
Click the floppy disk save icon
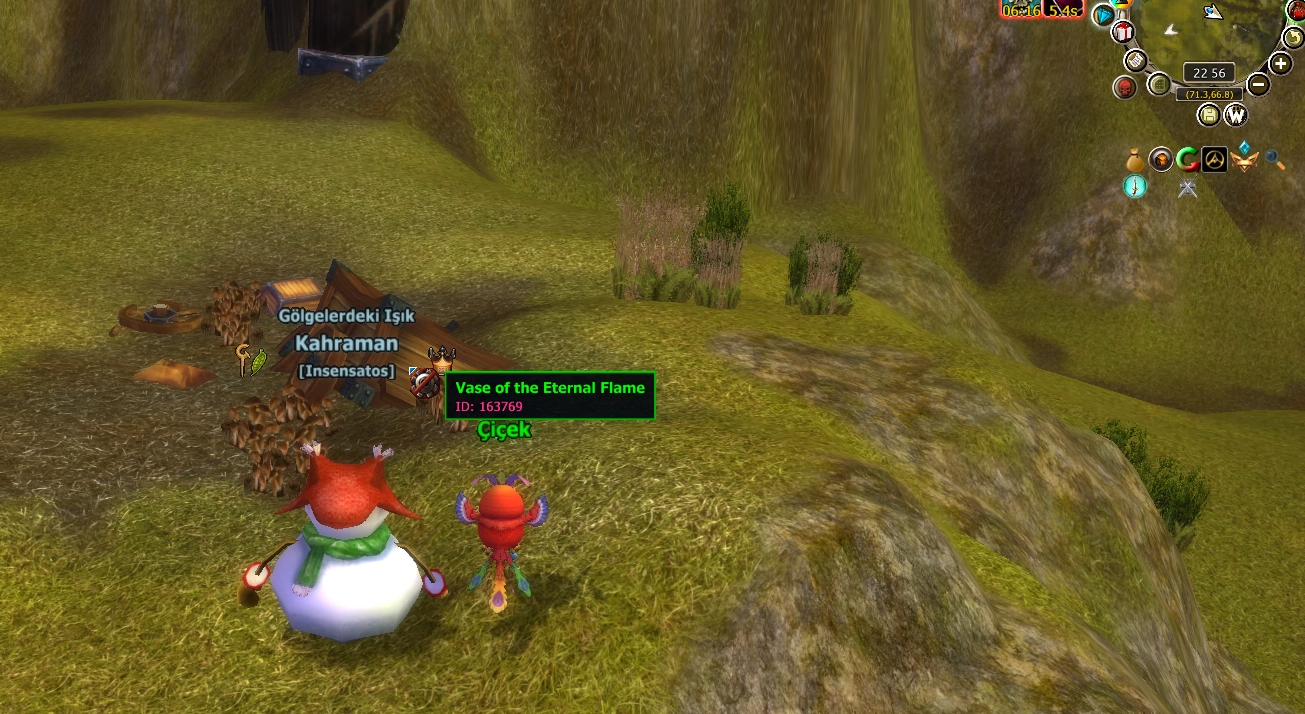(x=1209, y=115)
